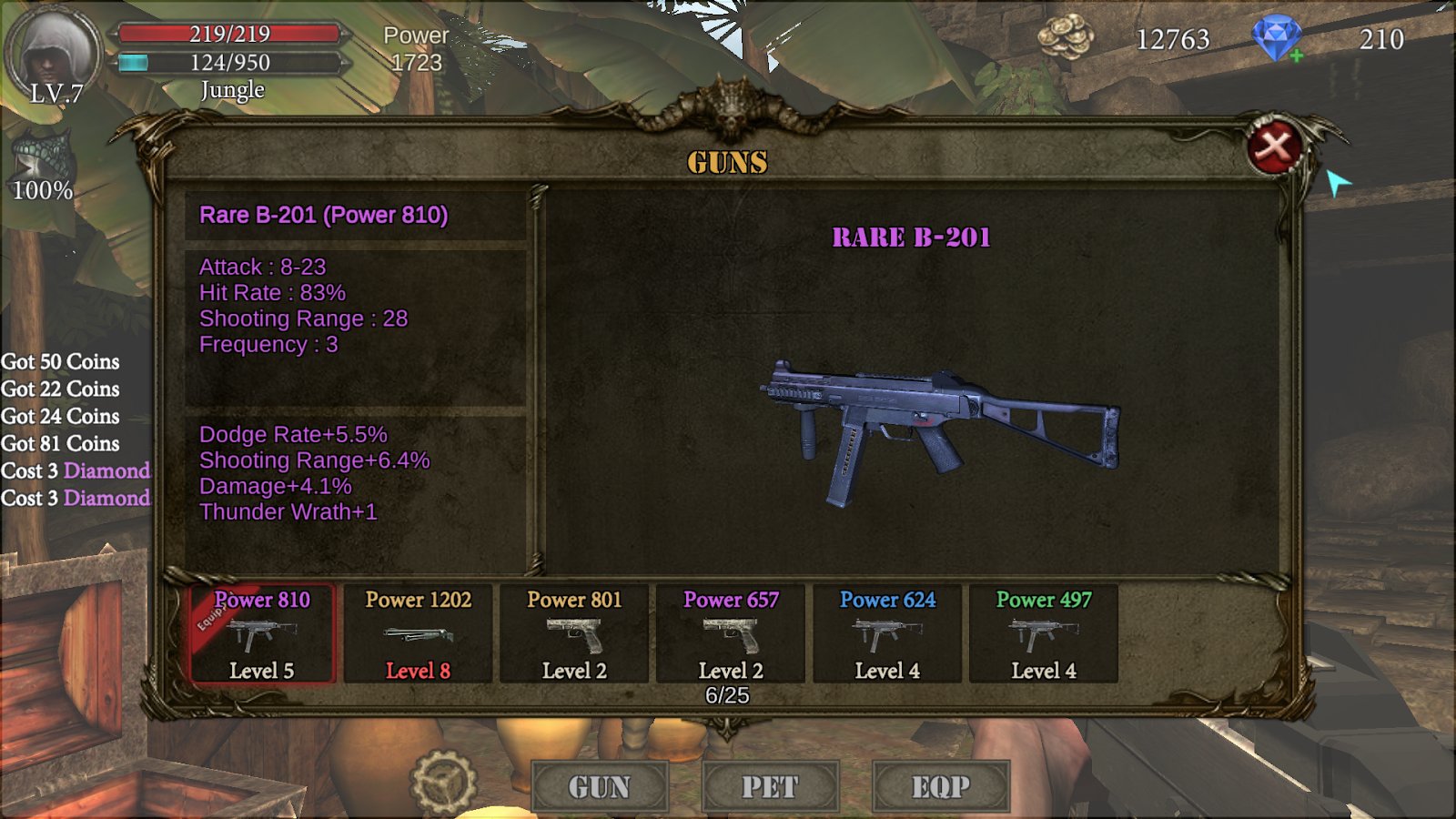This screenshot has height=819, width=1456.
Task: Choose the Power 497 gun slot
Action: 1044,634
